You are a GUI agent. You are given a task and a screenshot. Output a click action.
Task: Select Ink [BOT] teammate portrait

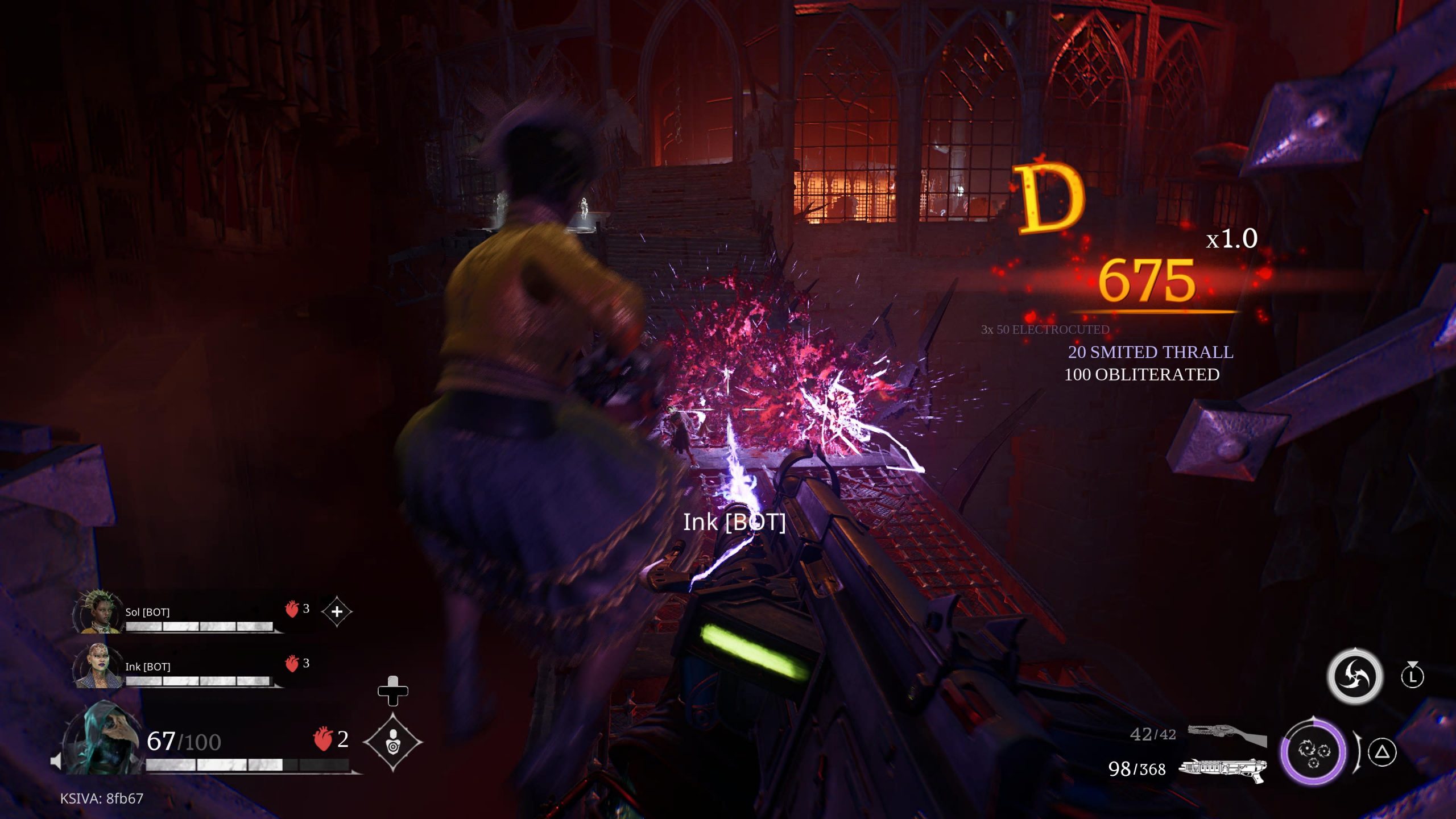coord(98,667)
